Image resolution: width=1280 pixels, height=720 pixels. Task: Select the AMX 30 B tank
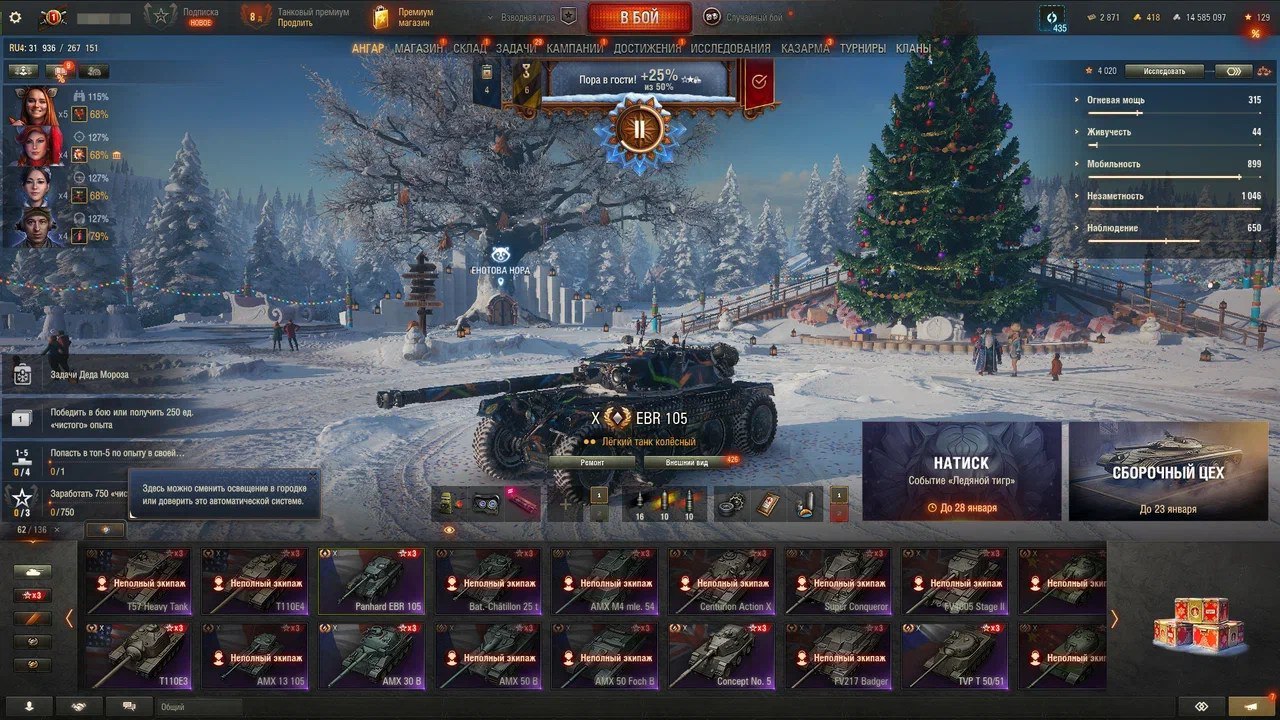(372, 656)
